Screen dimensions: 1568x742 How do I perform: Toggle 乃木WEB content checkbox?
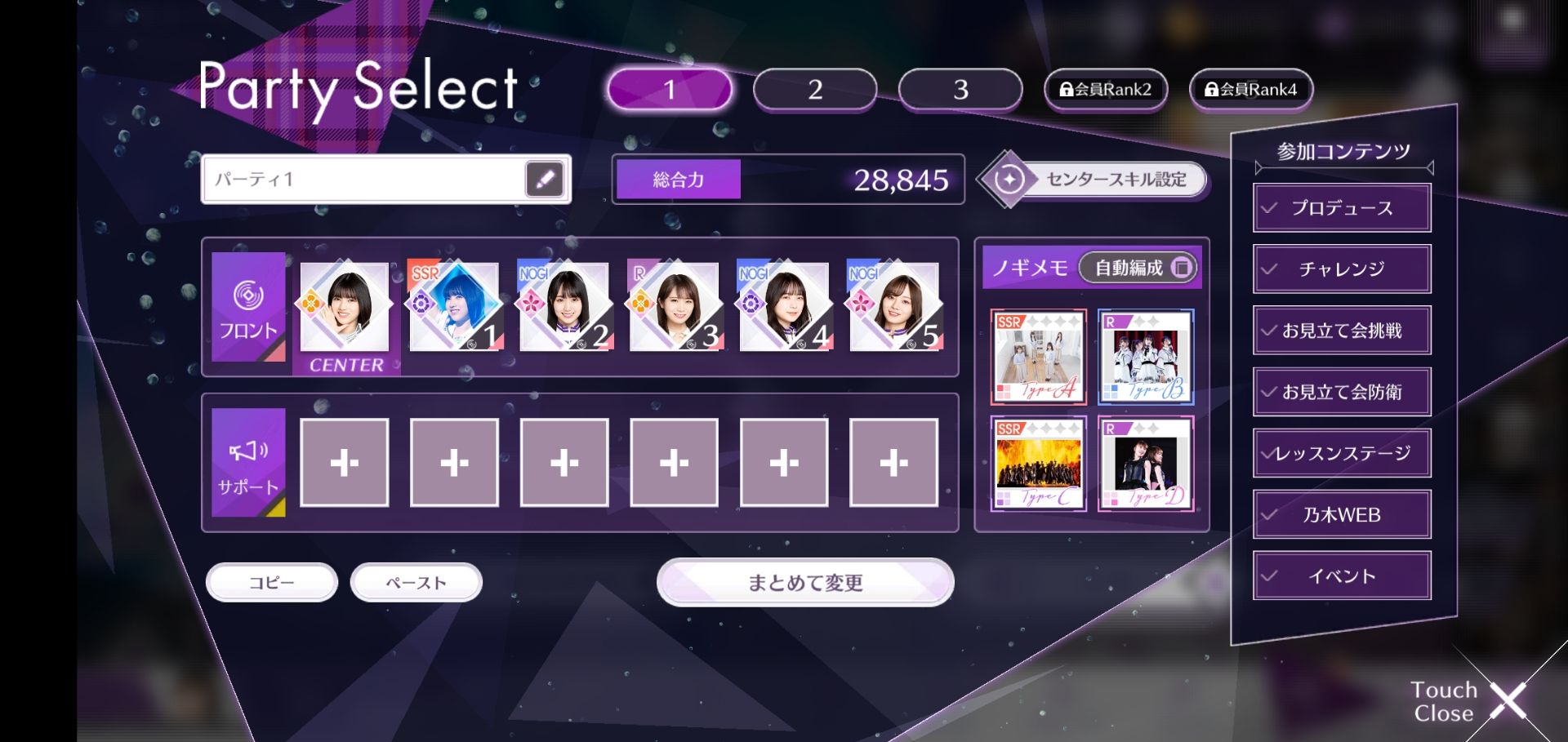coord(1342,515)
